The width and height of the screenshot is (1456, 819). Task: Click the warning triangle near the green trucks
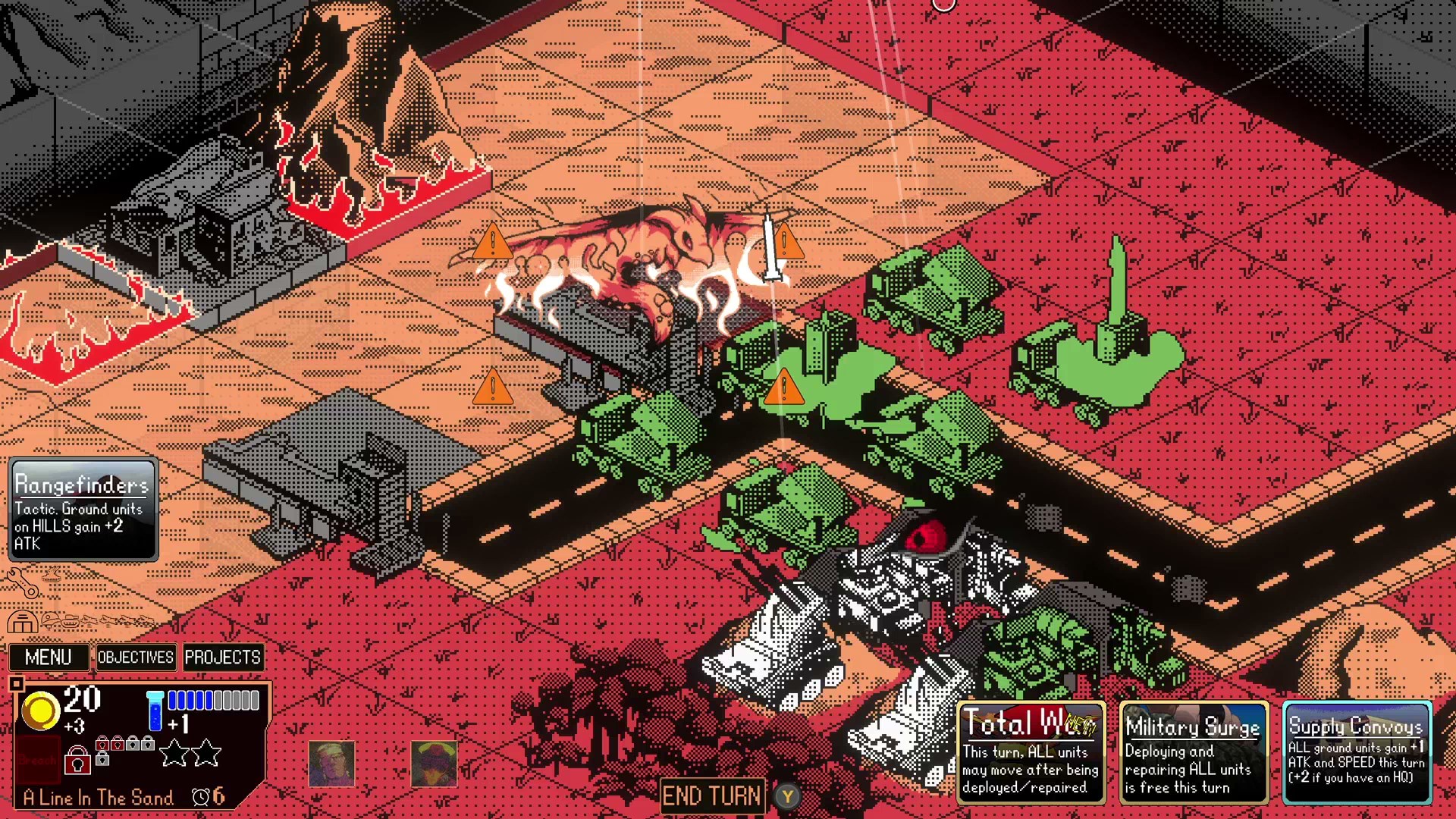coord(785,389)
